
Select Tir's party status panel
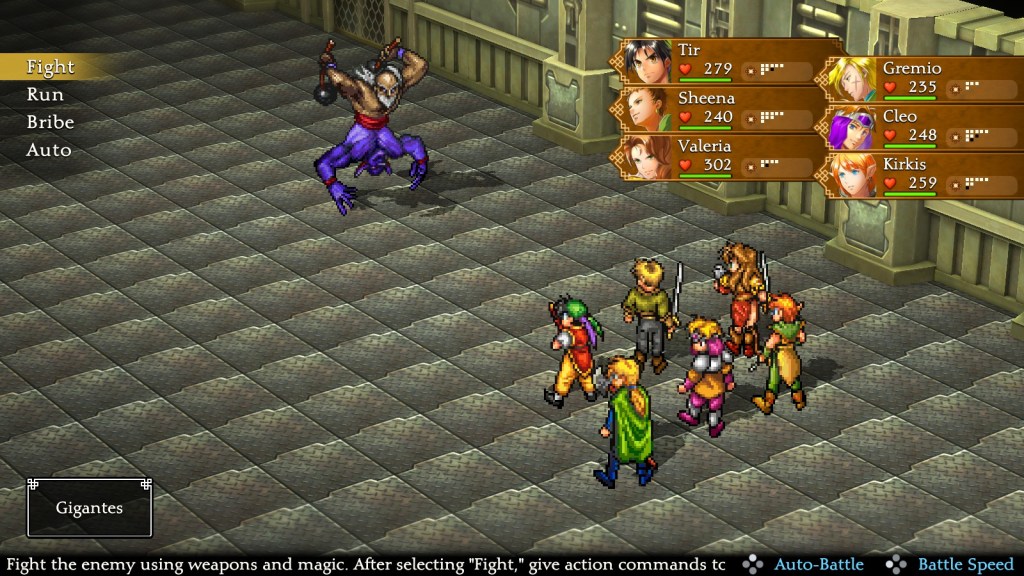coord(720,61)
